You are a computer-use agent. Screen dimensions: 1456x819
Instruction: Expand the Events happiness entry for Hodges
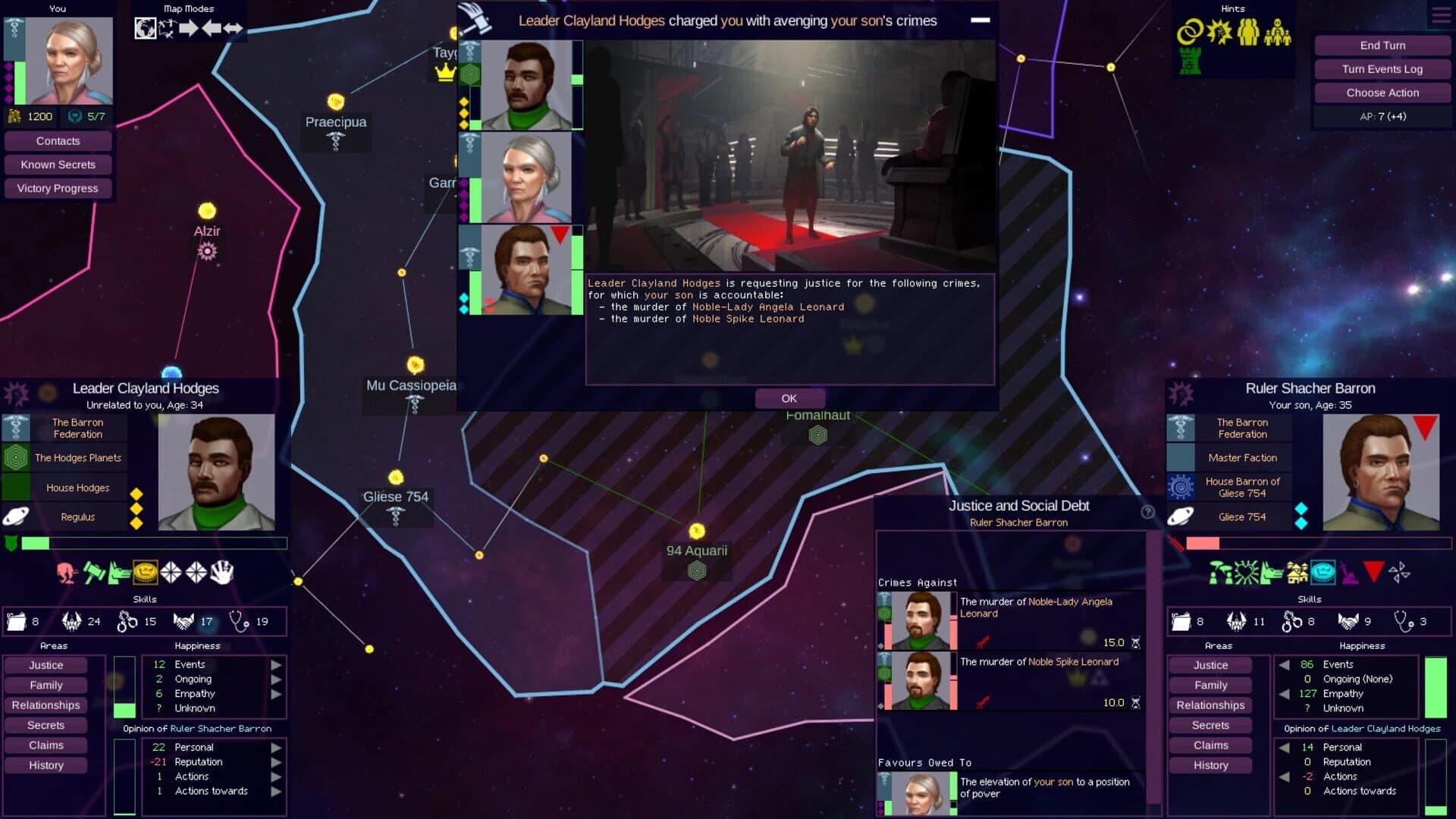pos(275,664)
